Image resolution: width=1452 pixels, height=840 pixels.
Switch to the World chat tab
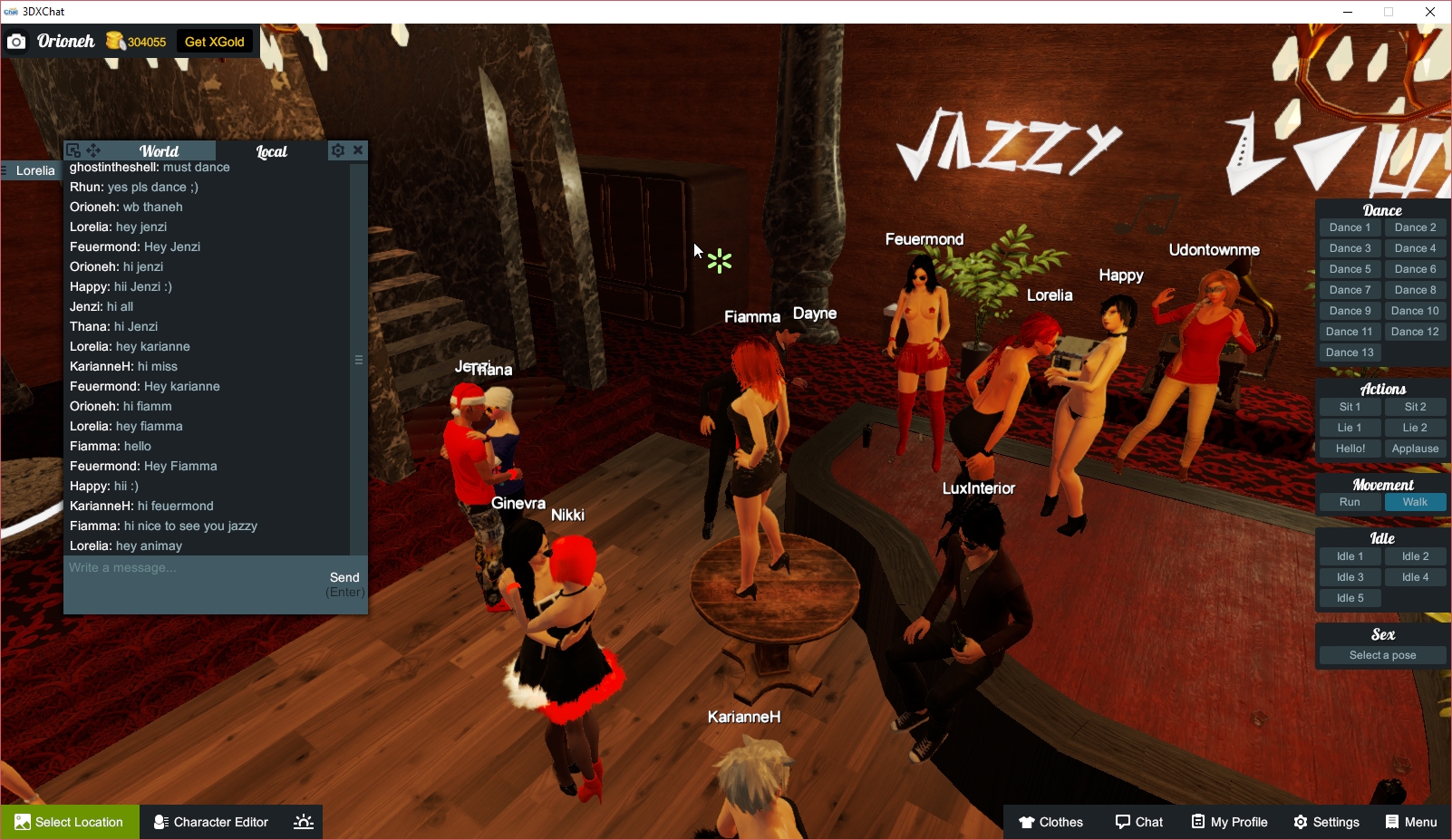coord(160,150)
